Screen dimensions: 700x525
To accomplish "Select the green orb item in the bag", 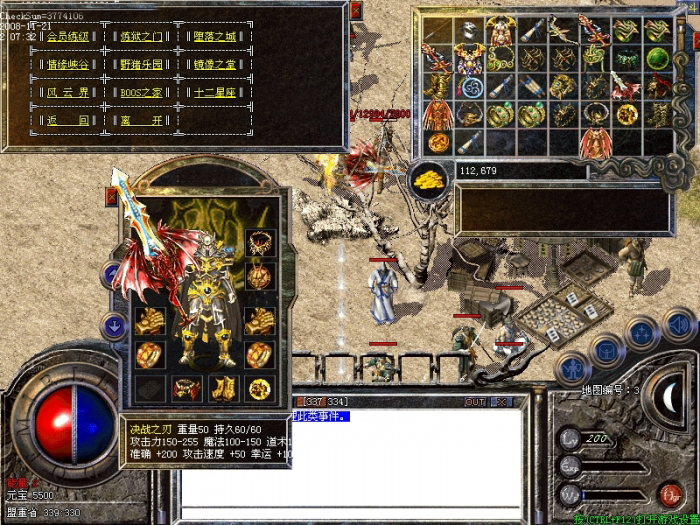I will 656,58.
